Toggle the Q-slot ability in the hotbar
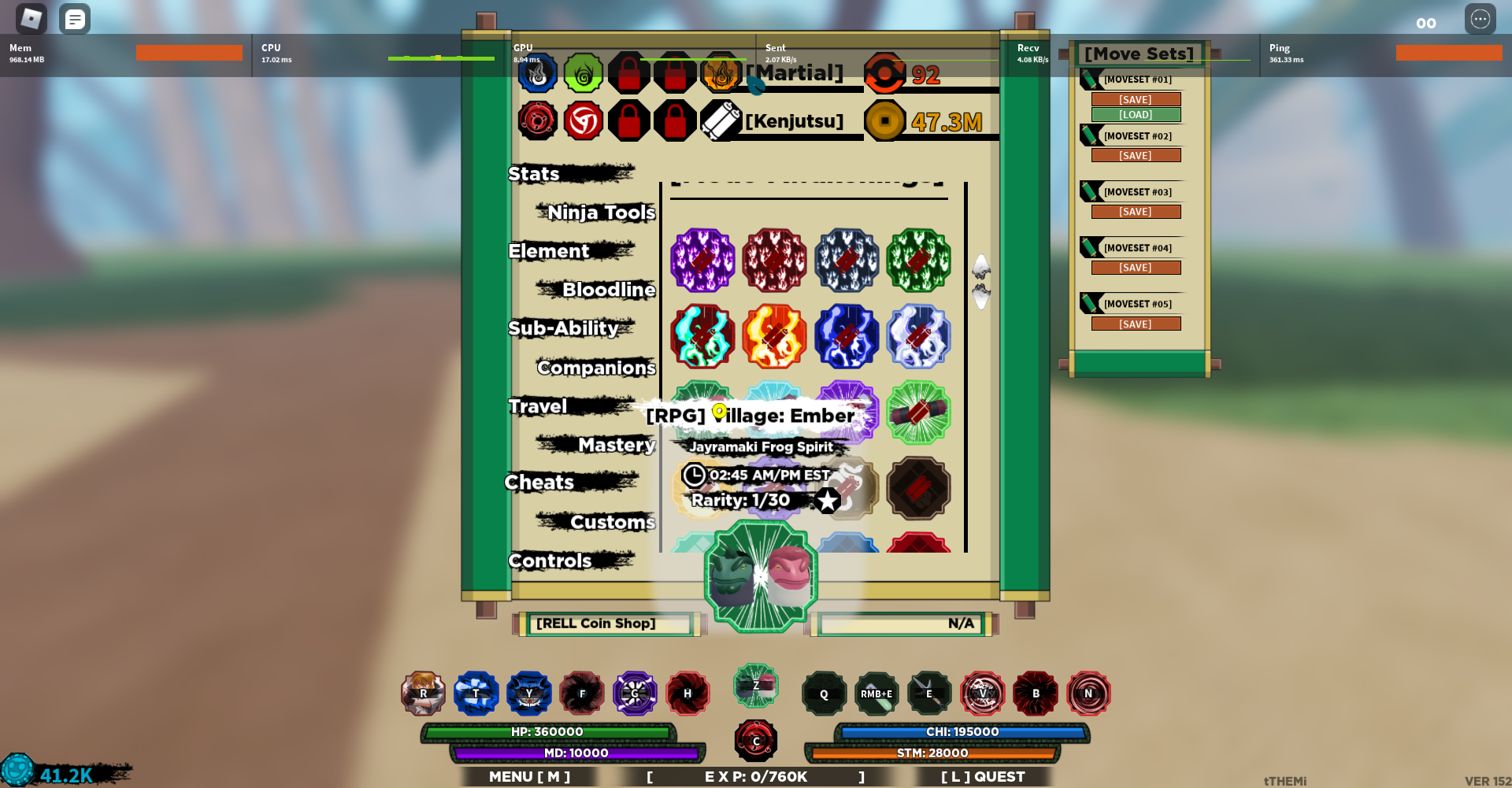The image size is (1512, 788). click(x=824, y=694)
